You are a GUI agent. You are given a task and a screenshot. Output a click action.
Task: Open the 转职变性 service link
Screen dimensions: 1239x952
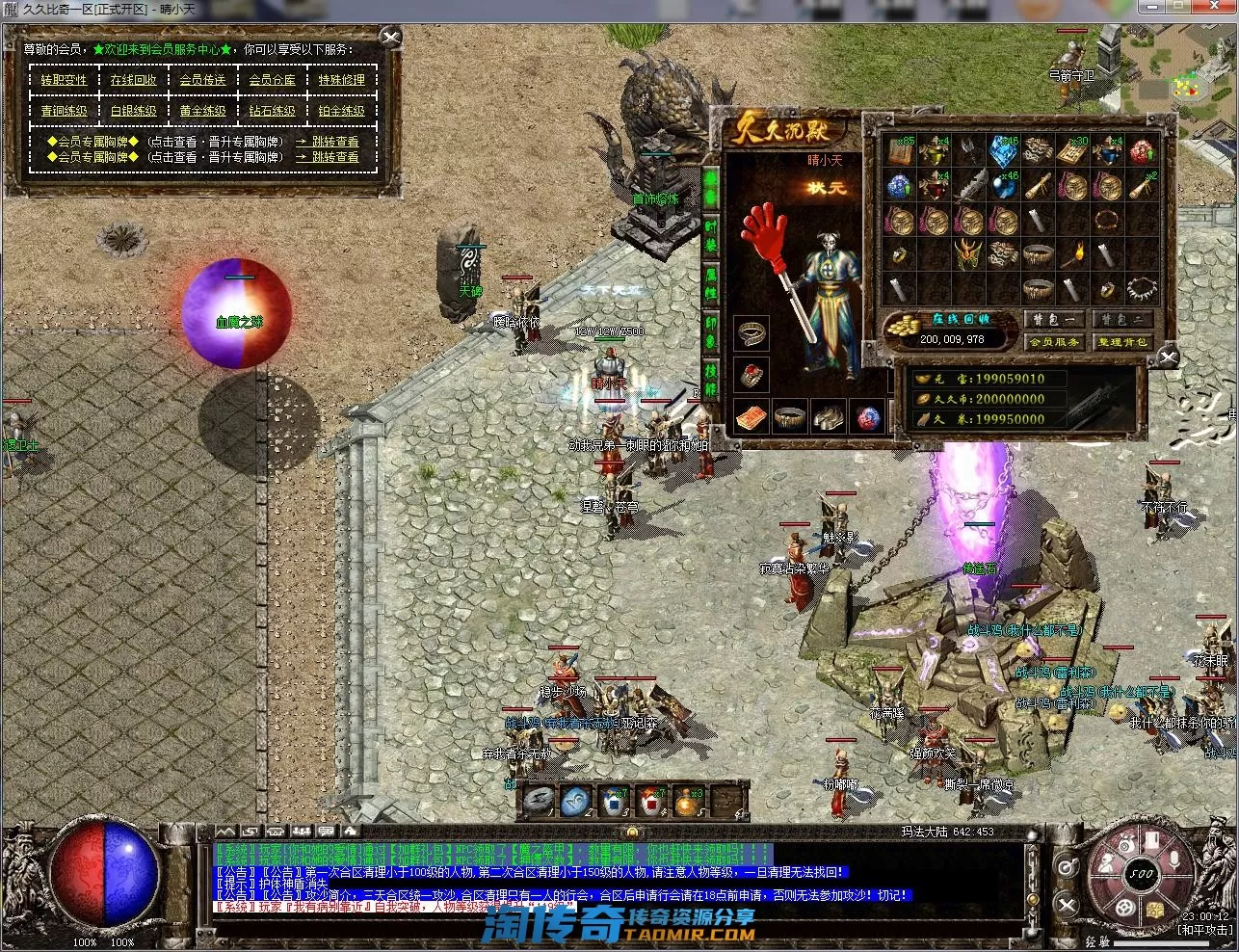(x=64, y=81)
